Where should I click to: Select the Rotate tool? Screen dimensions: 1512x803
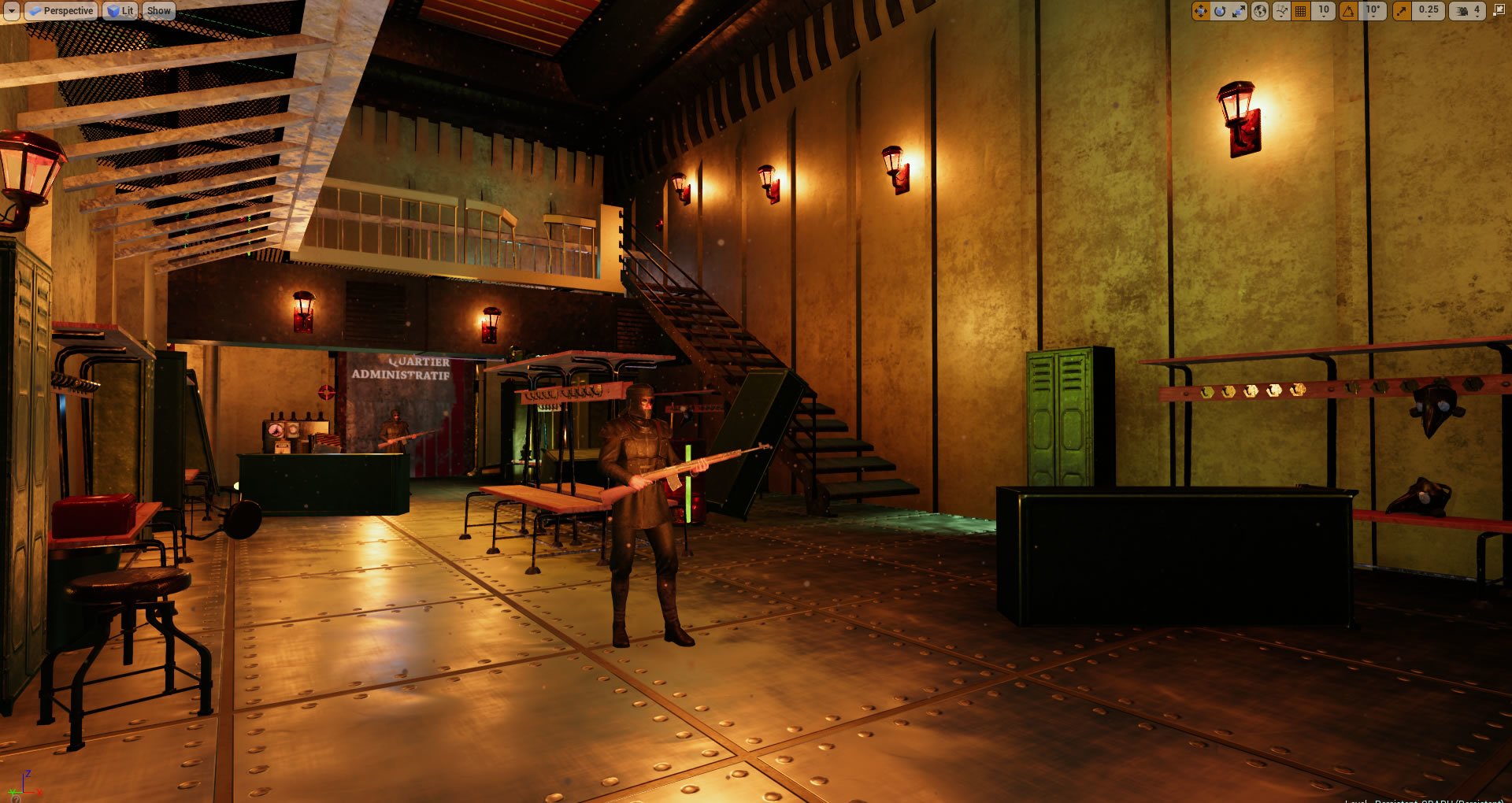coord(1219,11)
